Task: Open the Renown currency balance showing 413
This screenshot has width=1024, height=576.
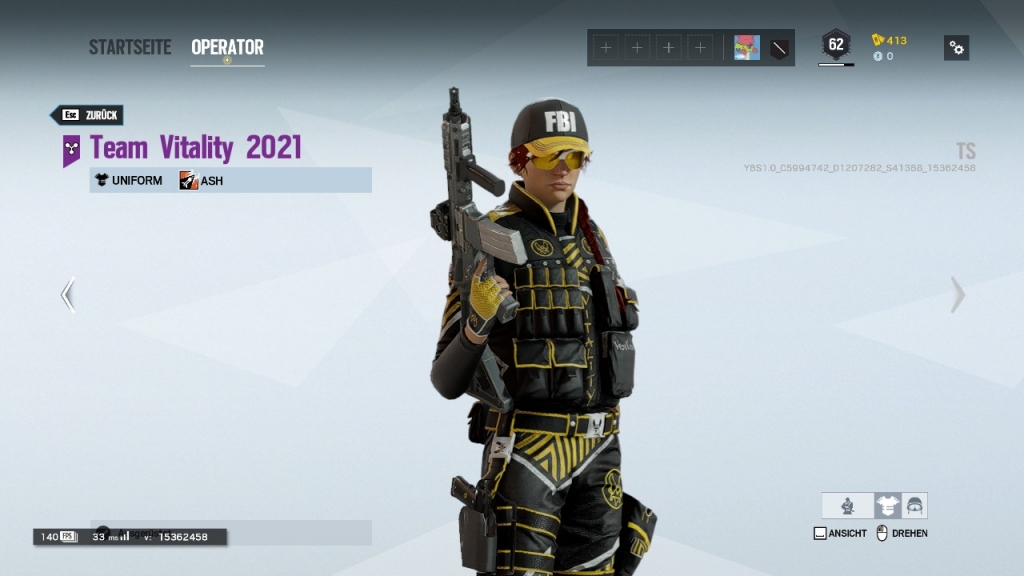Action: [x=889, y=40]
